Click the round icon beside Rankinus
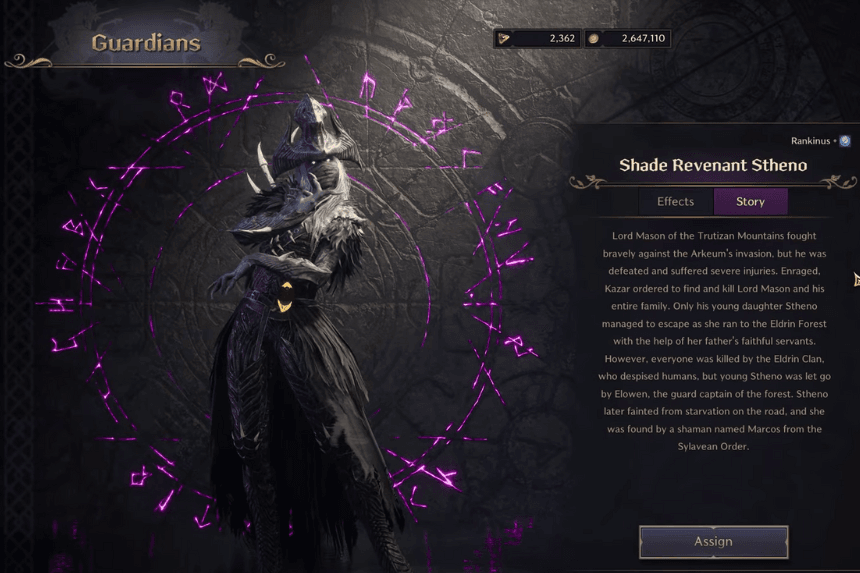Viewport: 860px width, 573px height. (845, 141)
